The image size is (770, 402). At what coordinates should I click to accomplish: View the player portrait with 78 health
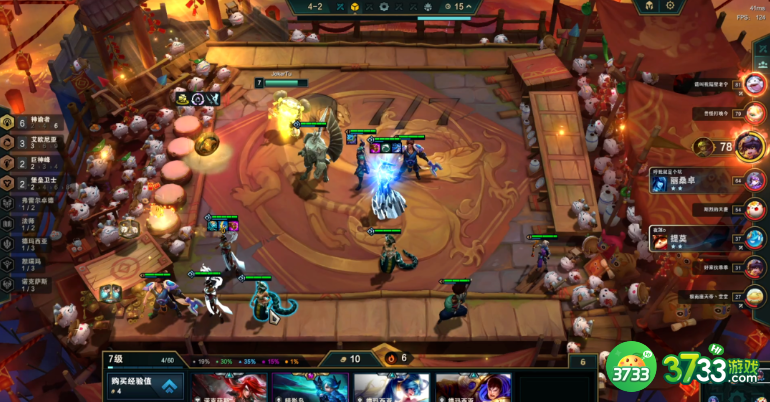750,146
